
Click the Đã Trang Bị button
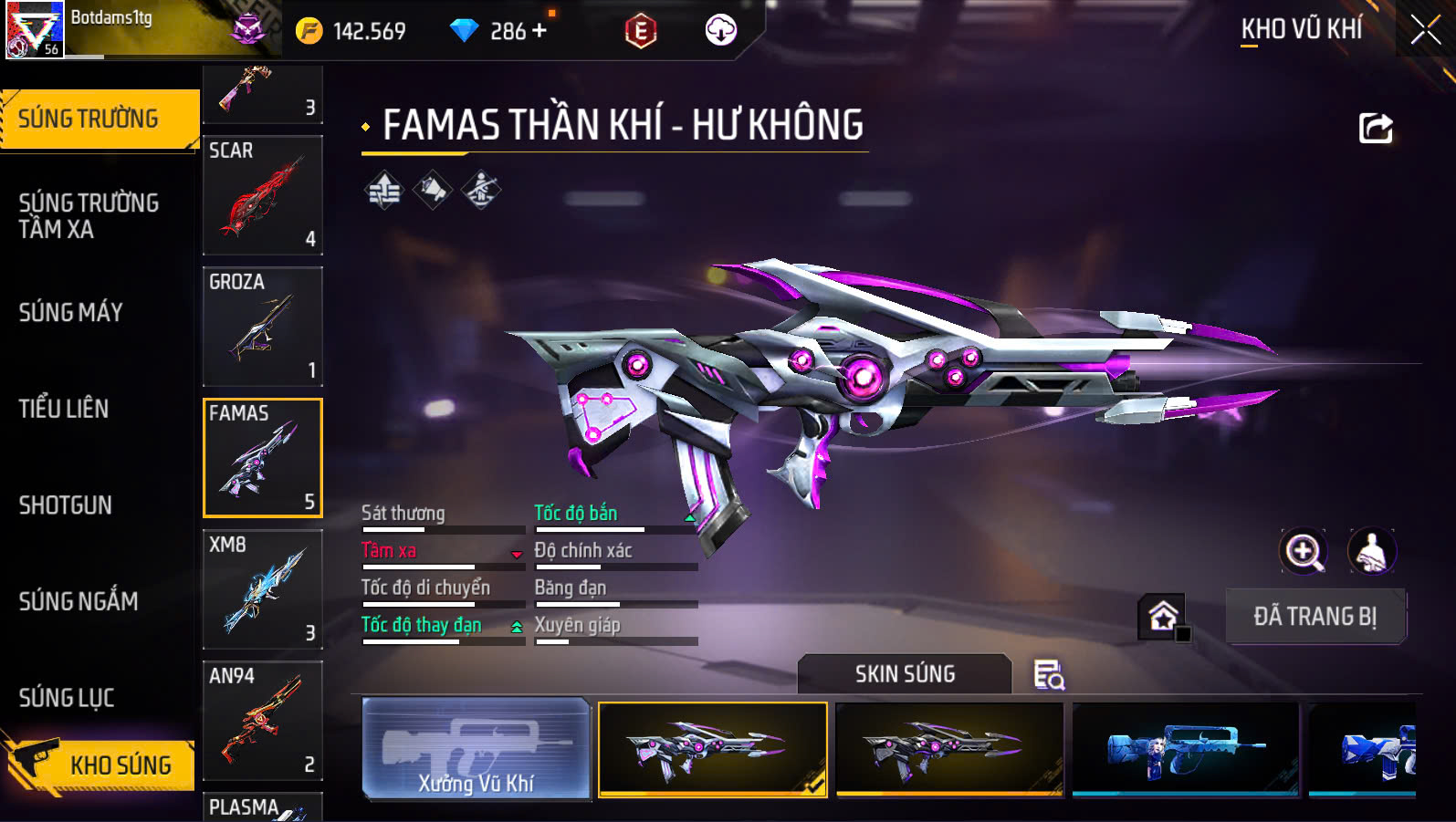click(x=1315, y=617)
